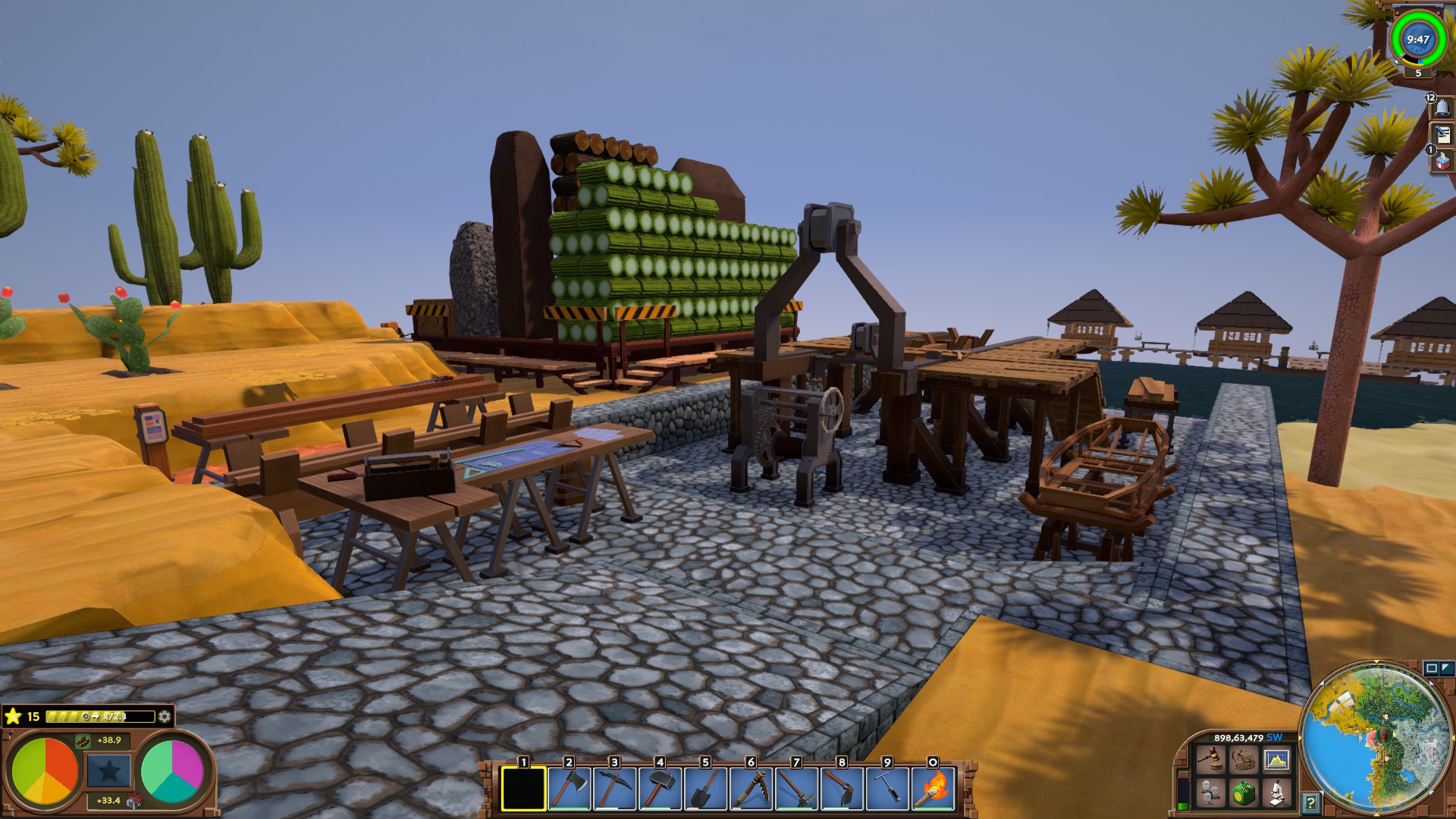Screen dimensions: 1456x819
Task: Select the soil sampler in slot 9
Action: (x=887, y=789)
